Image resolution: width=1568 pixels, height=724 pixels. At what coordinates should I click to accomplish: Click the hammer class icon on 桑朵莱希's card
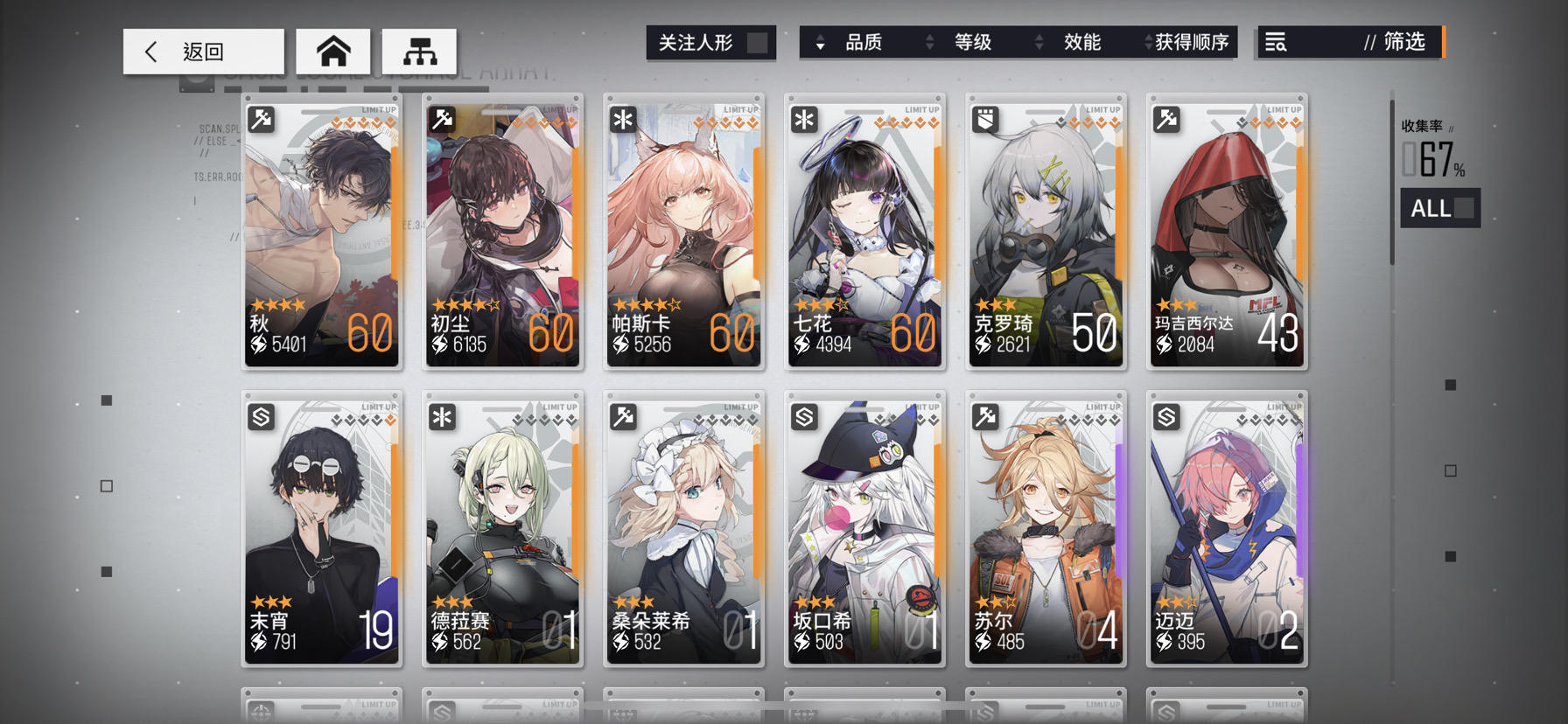(621, 418)
